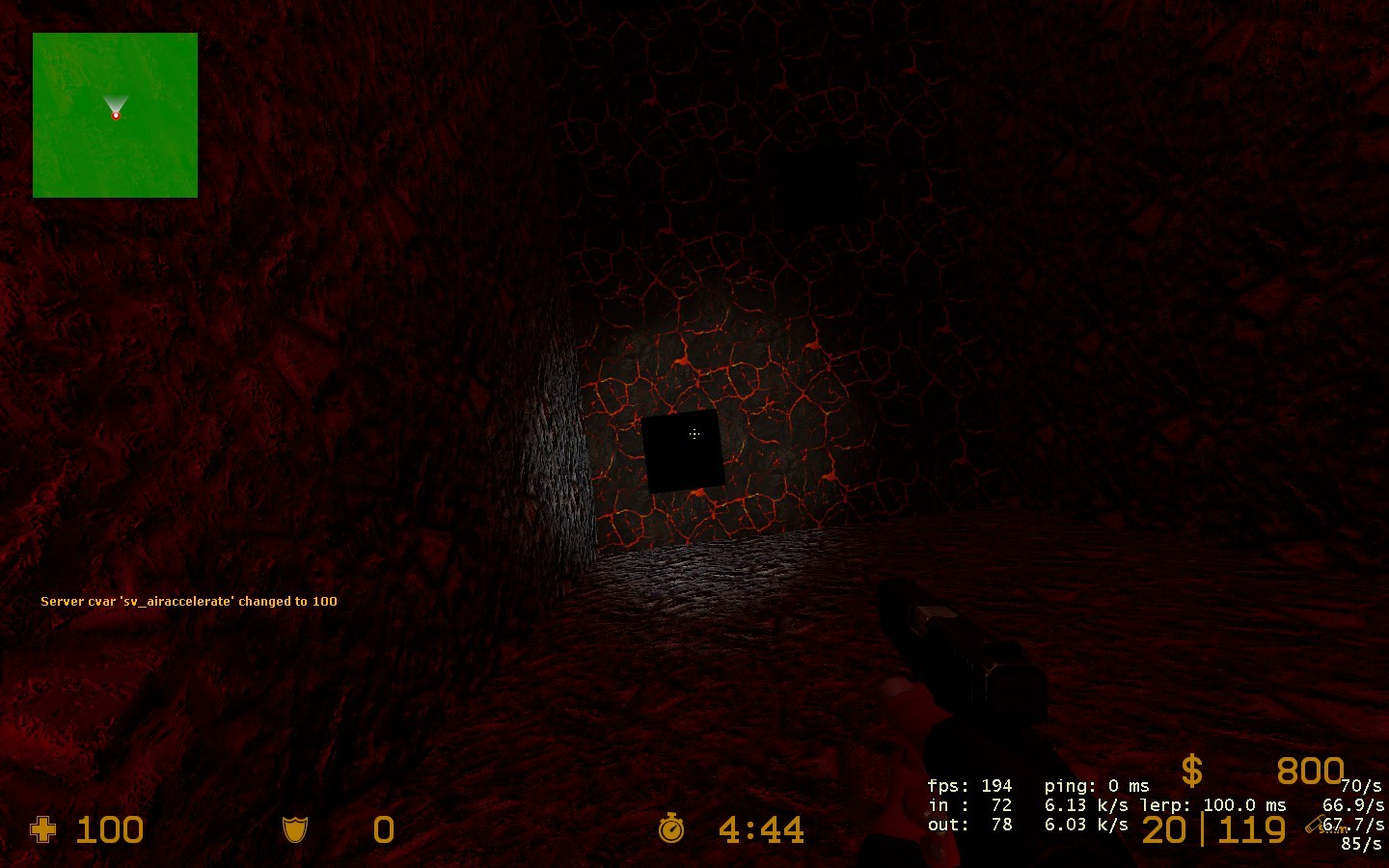This screenshot has height=868, width=1389.
Task: Select the fps counter showing 194
Action: (x=994, y=785)
